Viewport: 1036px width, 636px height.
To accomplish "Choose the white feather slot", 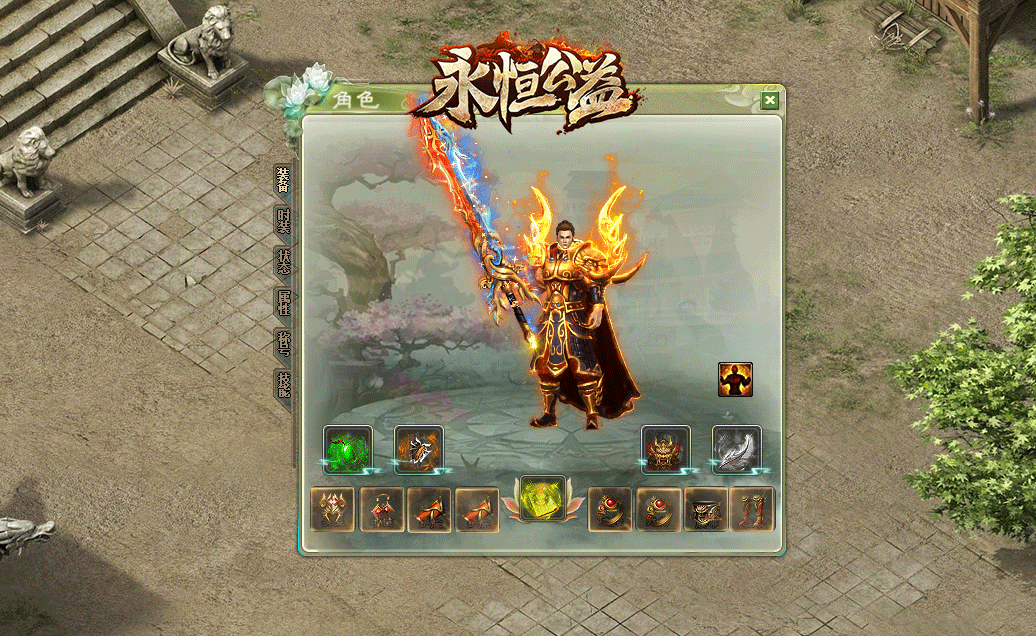I will (737, 449).
